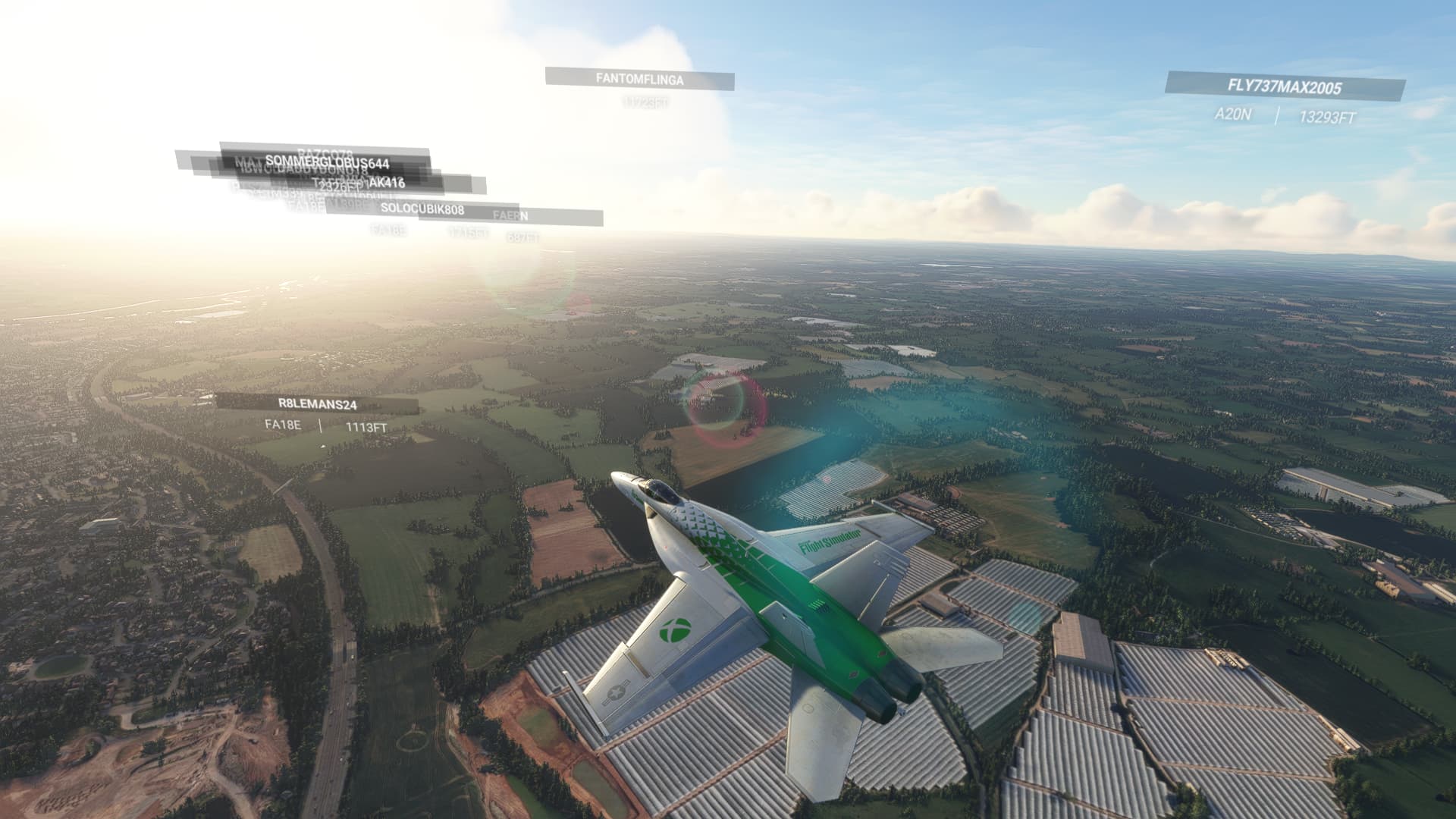Click the FANTOMFLINGA player nameplate
This screenshot has width=1456, height=819.
point(639,79)
